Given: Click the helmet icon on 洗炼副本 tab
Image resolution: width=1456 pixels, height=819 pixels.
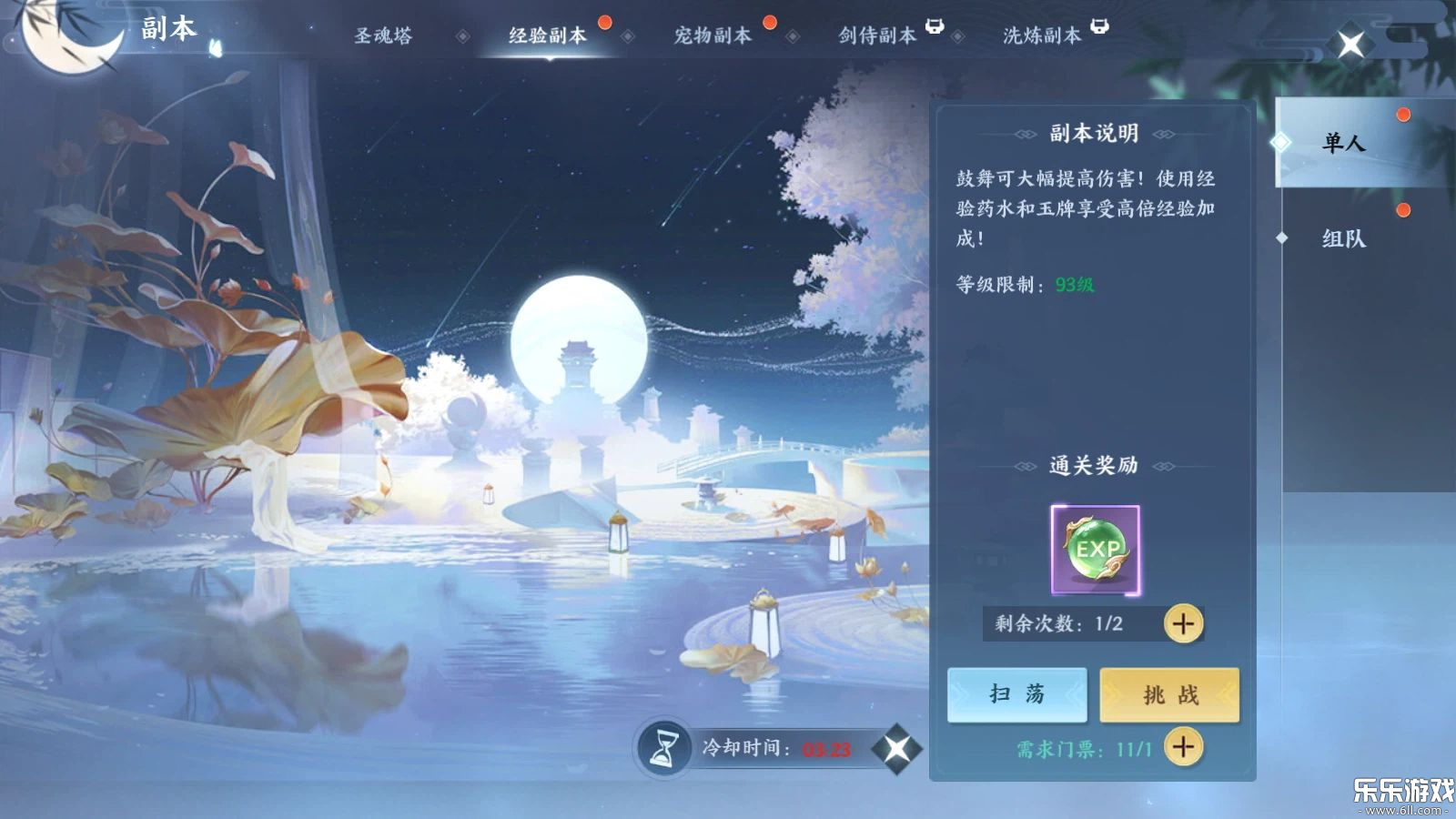Looking at the screenshot, I should (1099, 26).
